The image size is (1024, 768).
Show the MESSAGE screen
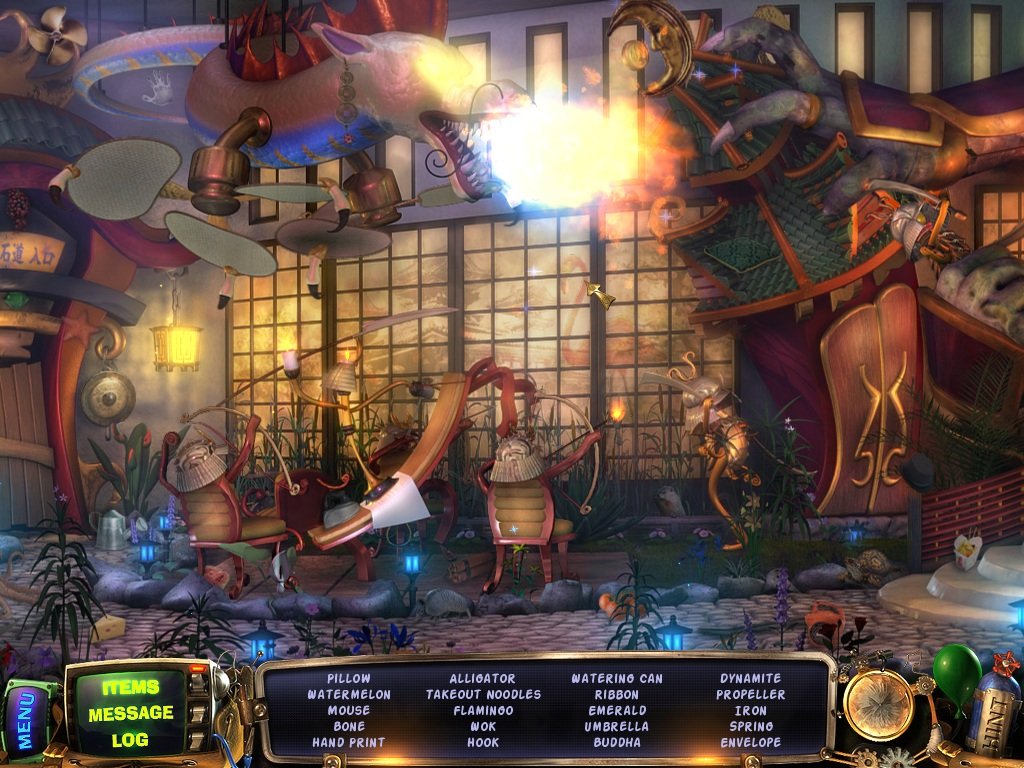tap(130, 713)
